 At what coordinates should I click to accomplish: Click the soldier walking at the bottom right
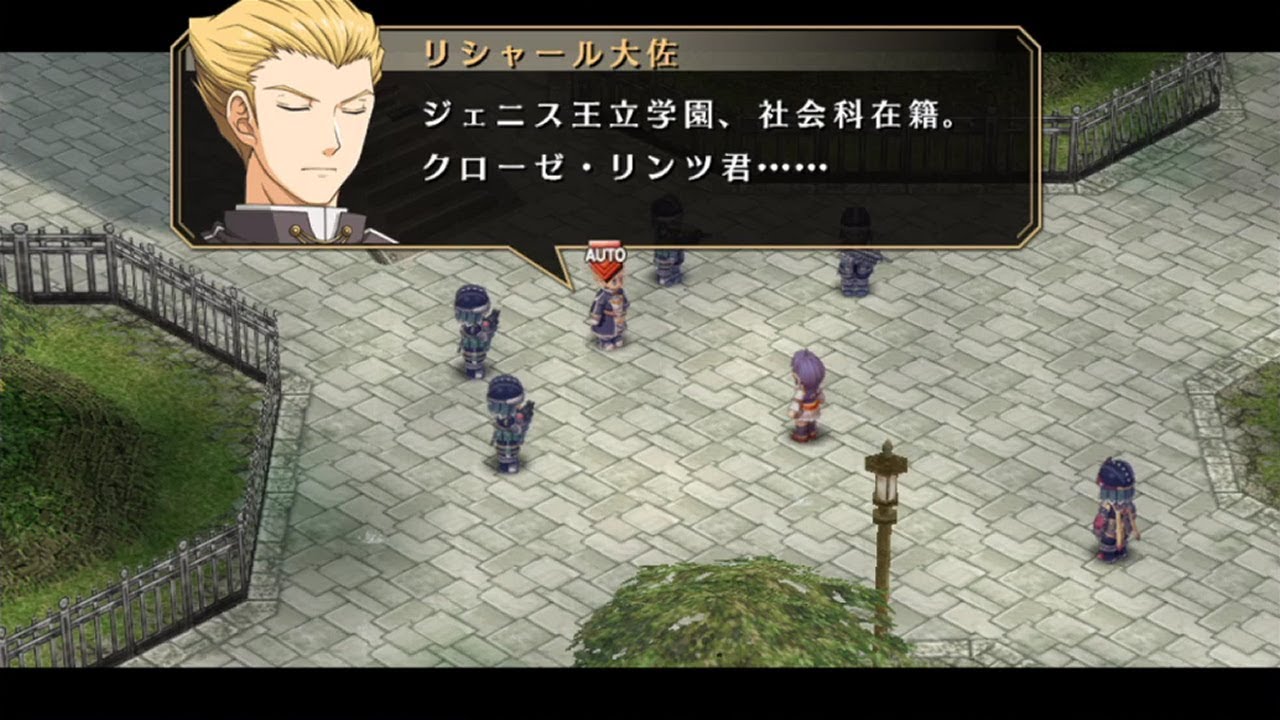click(1112, 510)
